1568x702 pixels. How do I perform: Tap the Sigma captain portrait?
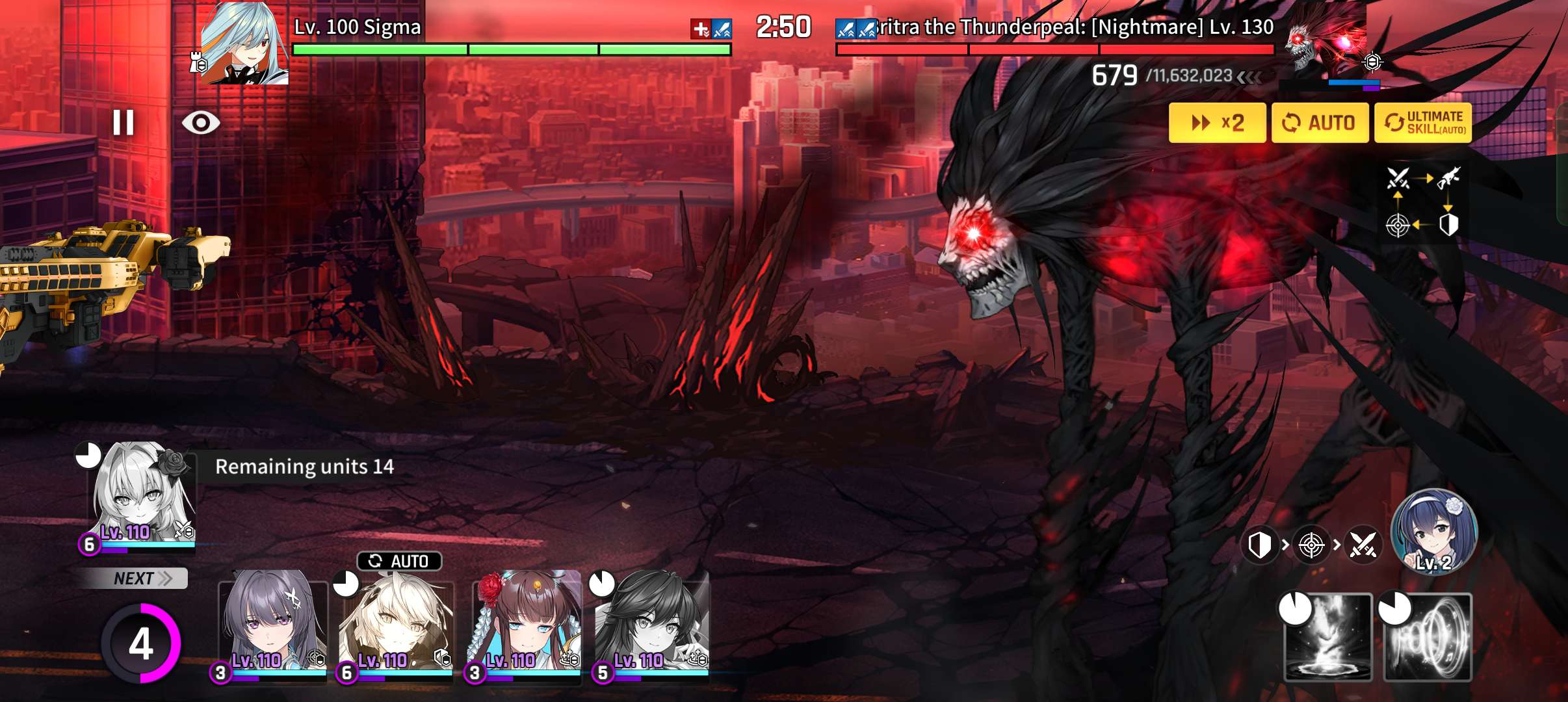pos(244,43)
